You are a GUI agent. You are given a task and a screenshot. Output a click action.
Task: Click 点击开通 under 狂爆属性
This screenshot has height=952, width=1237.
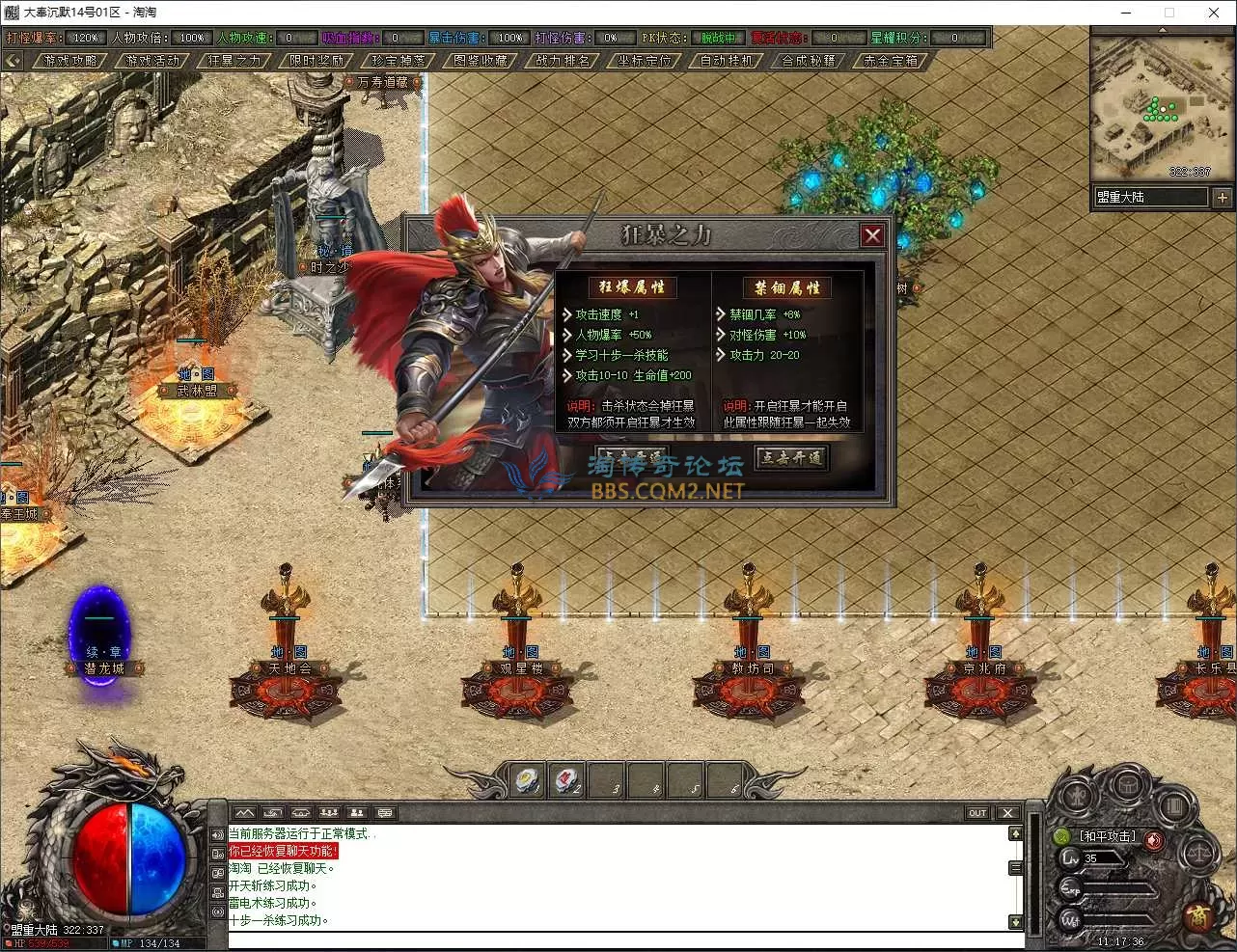point(630,457)
